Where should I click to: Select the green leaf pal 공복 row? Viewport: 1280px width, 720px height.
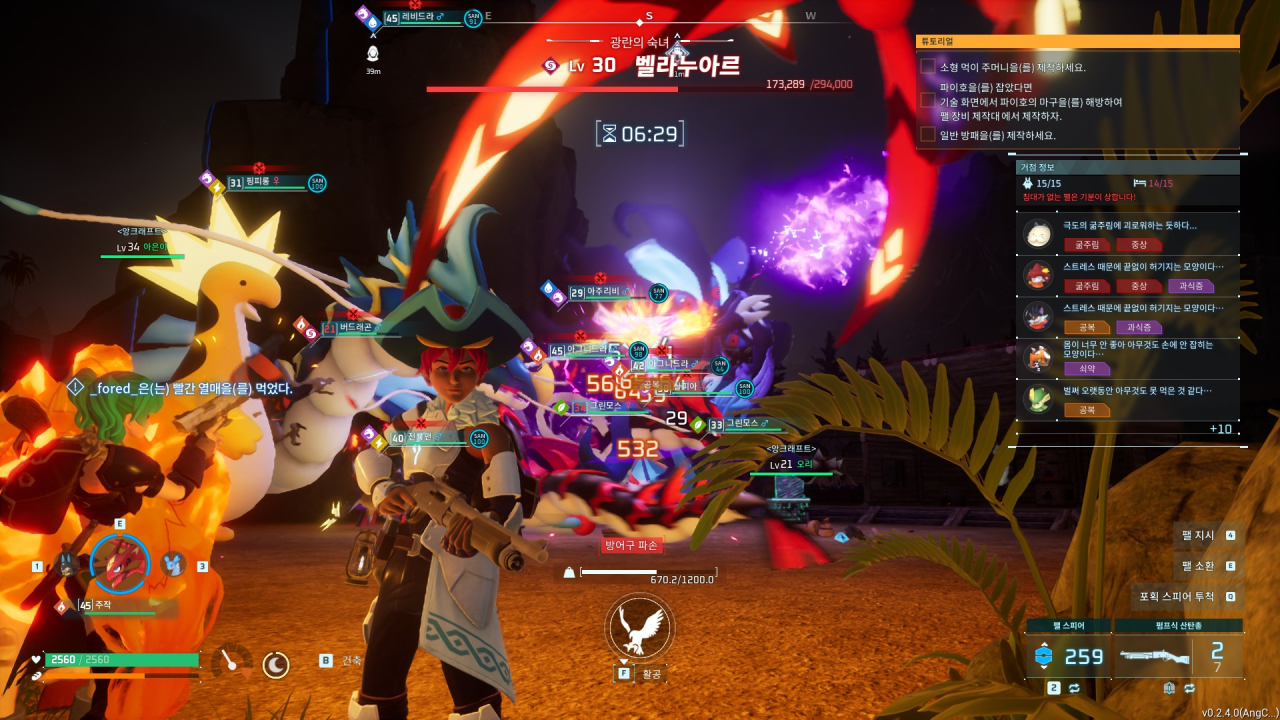pyautogui.click(x=1127, y=399)
